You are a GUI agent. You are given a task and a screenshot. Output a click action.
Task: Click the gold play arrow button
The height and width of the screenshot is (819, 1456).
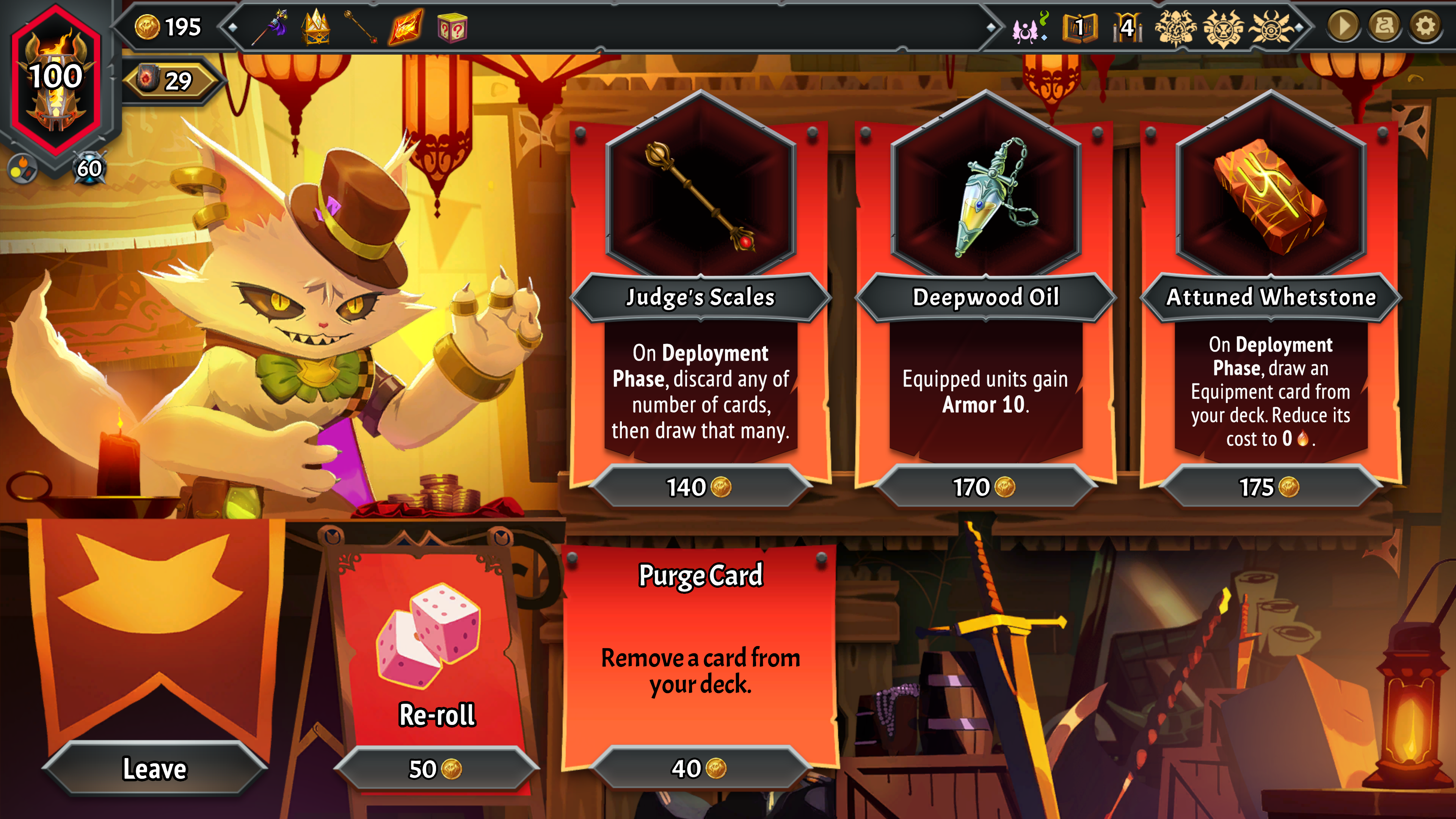click(1343, 26)
